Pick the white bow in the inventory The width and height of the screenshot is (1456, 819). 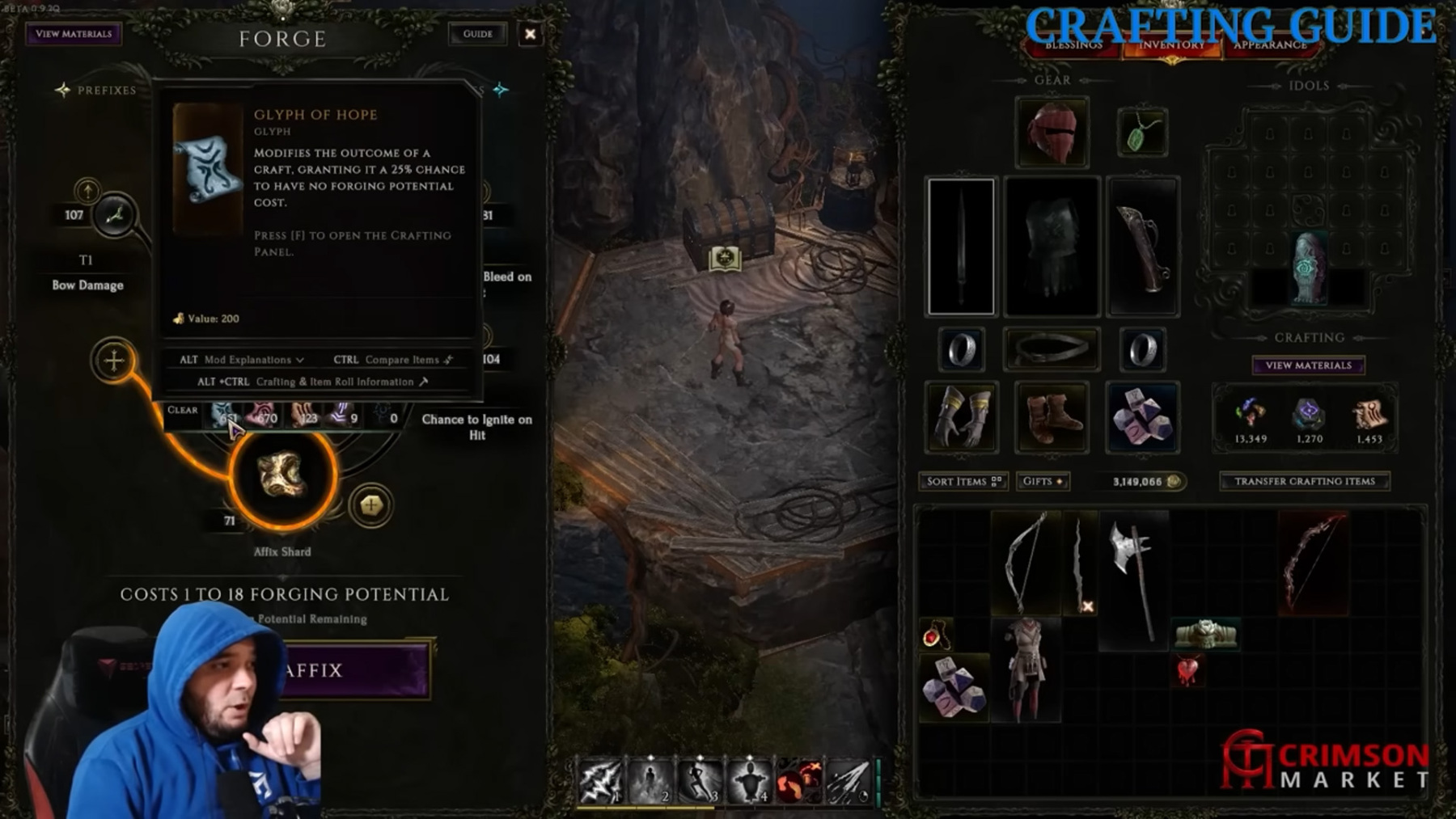click(x=1025, y=562)
